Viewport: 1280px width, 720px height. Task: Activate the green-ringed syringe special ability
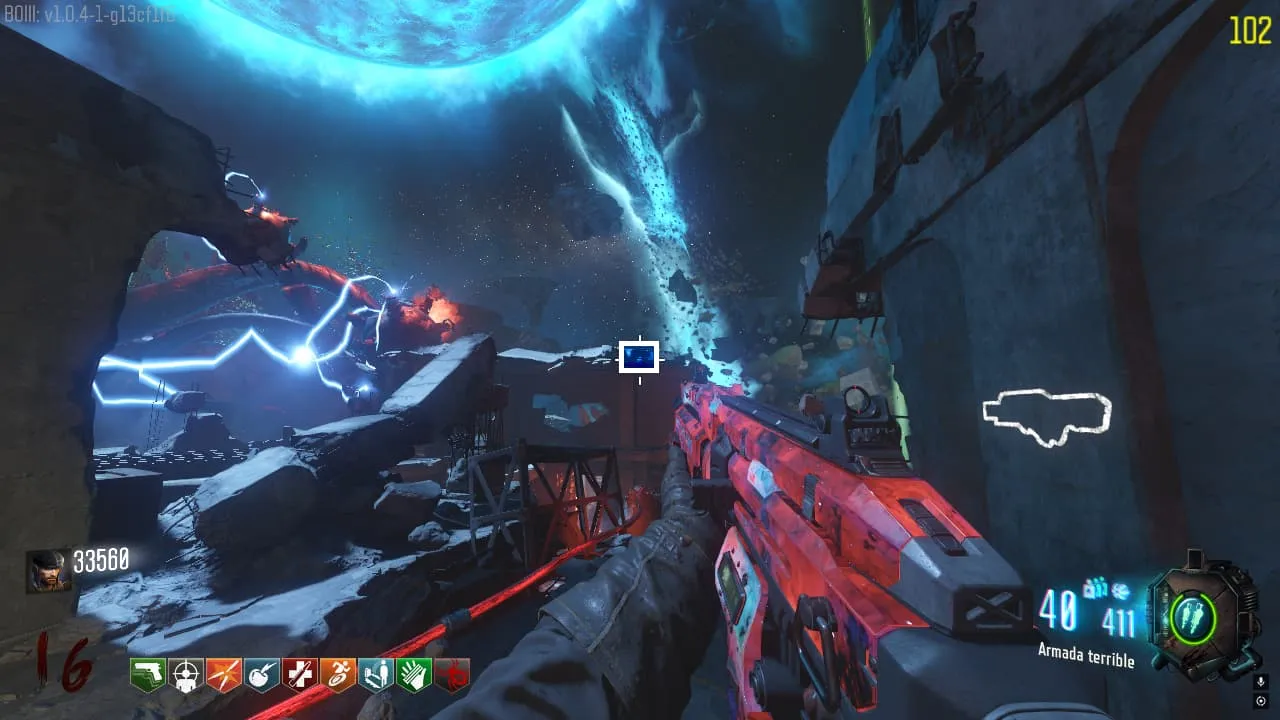click(x=1194, y=618)
